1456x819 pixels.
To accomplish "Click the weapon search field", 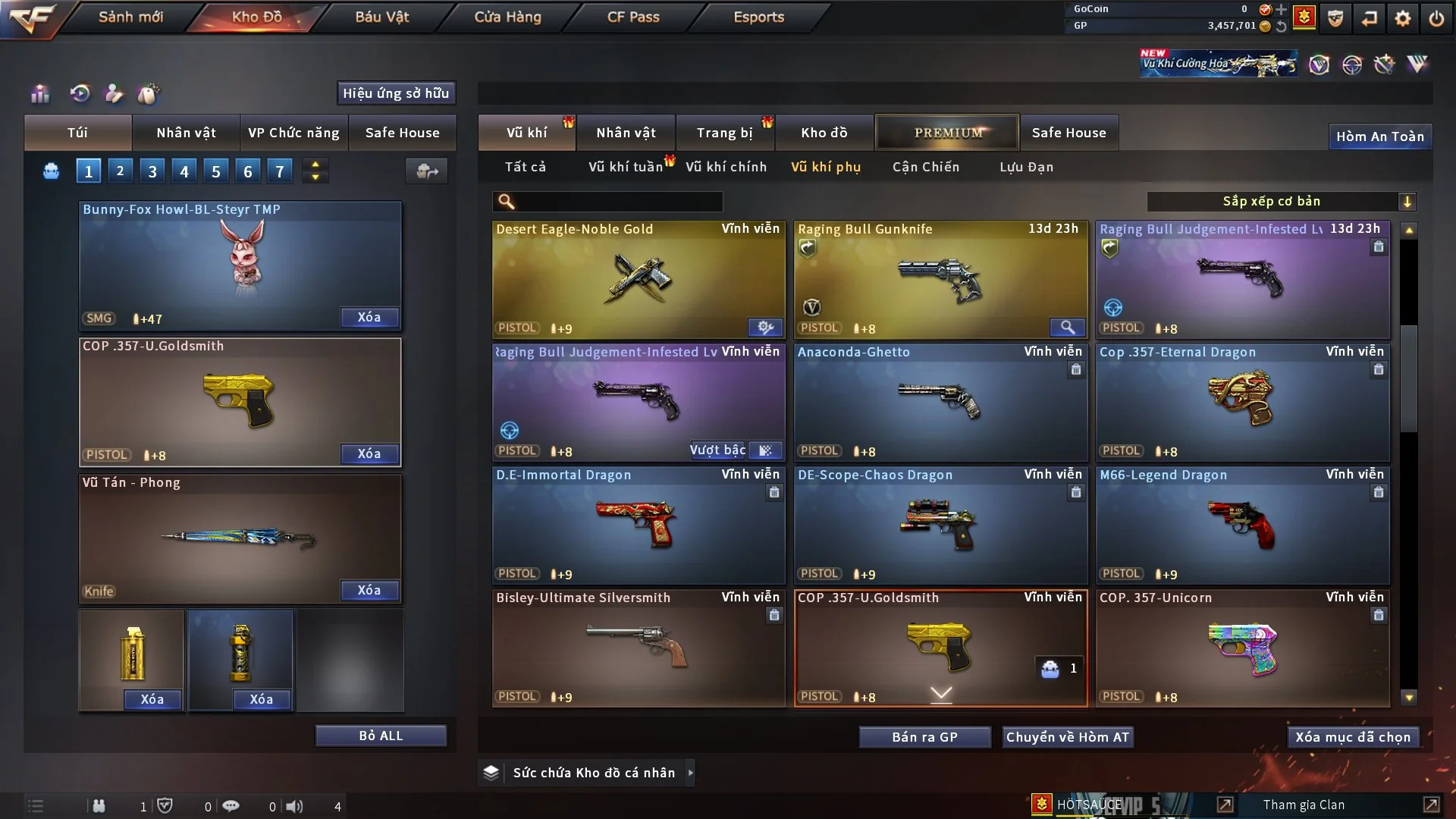I will [618, 201].
